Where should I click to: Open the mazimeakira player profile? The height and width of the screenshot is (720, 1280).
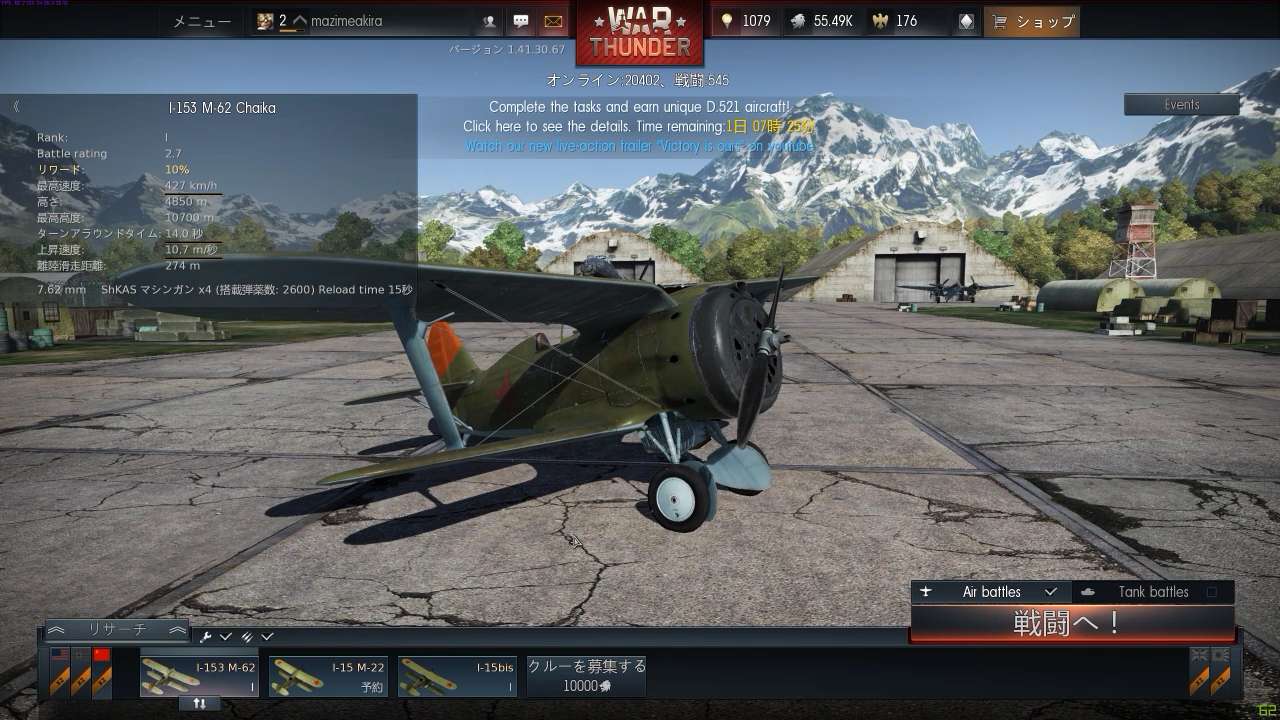tap(345, 21)
